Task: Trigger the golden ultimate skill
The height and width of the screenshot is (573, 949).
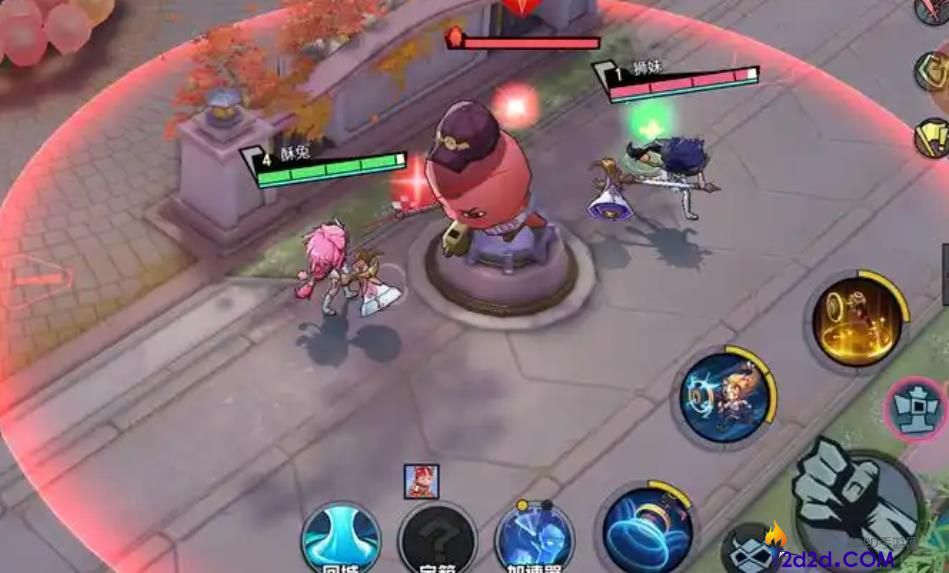Action: [x=855, y=320]
